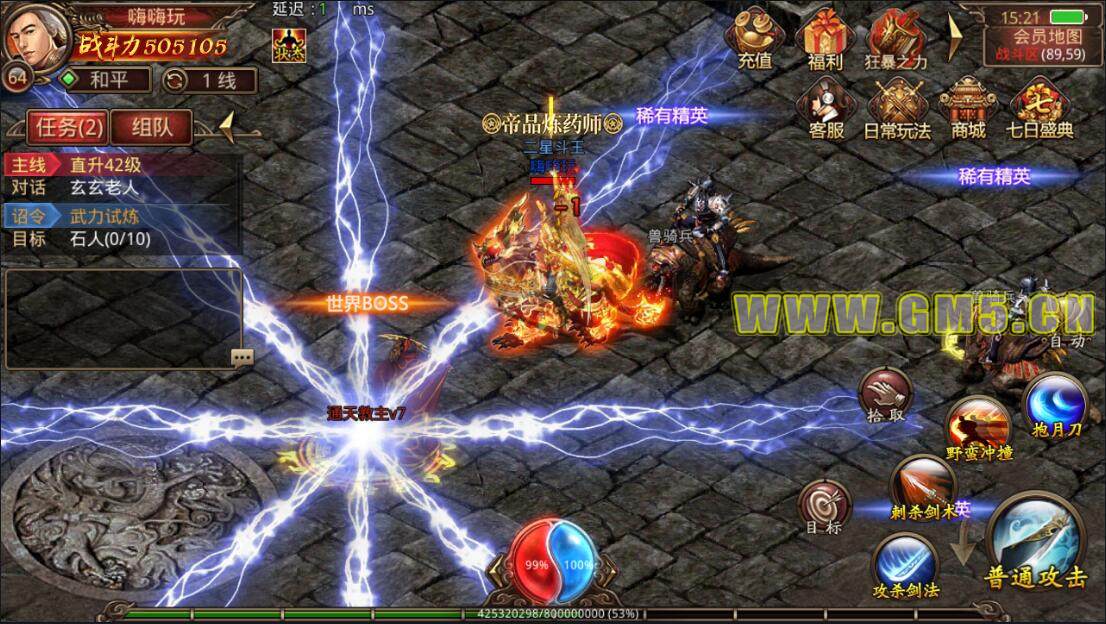Switch to the 组队 team tab
Image resolution: width=1106 pixels, height=624 pixels.
(151, 126)
